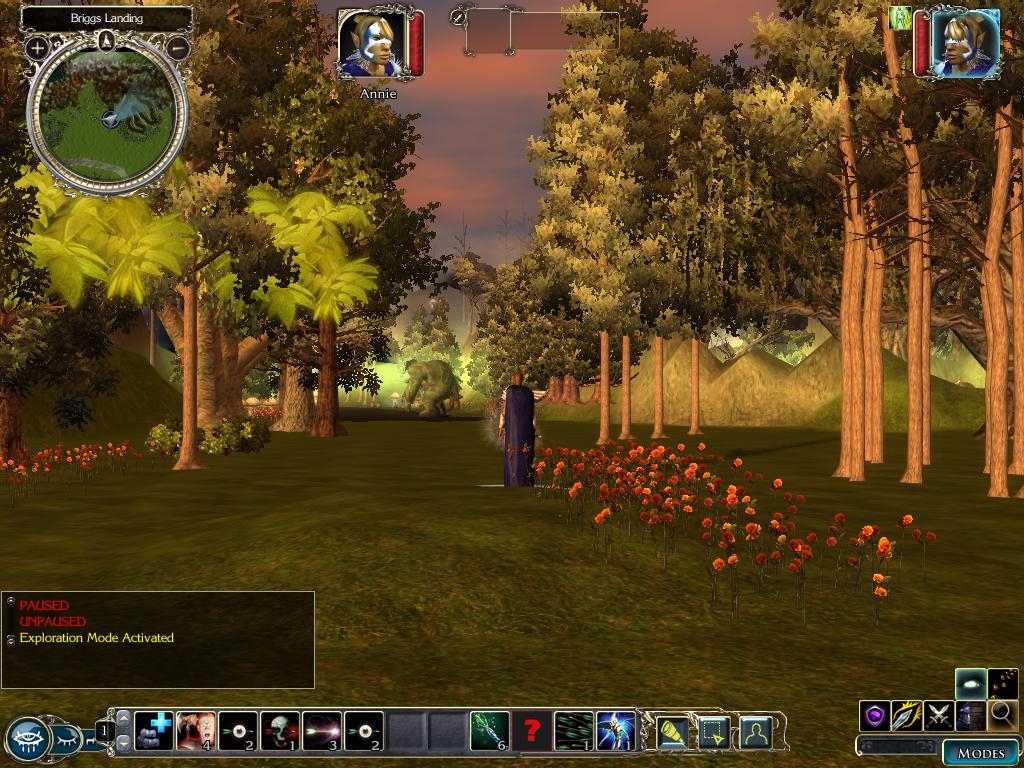
Task: Activate the magnifying glass search mode
Action: pos(1002,715)
